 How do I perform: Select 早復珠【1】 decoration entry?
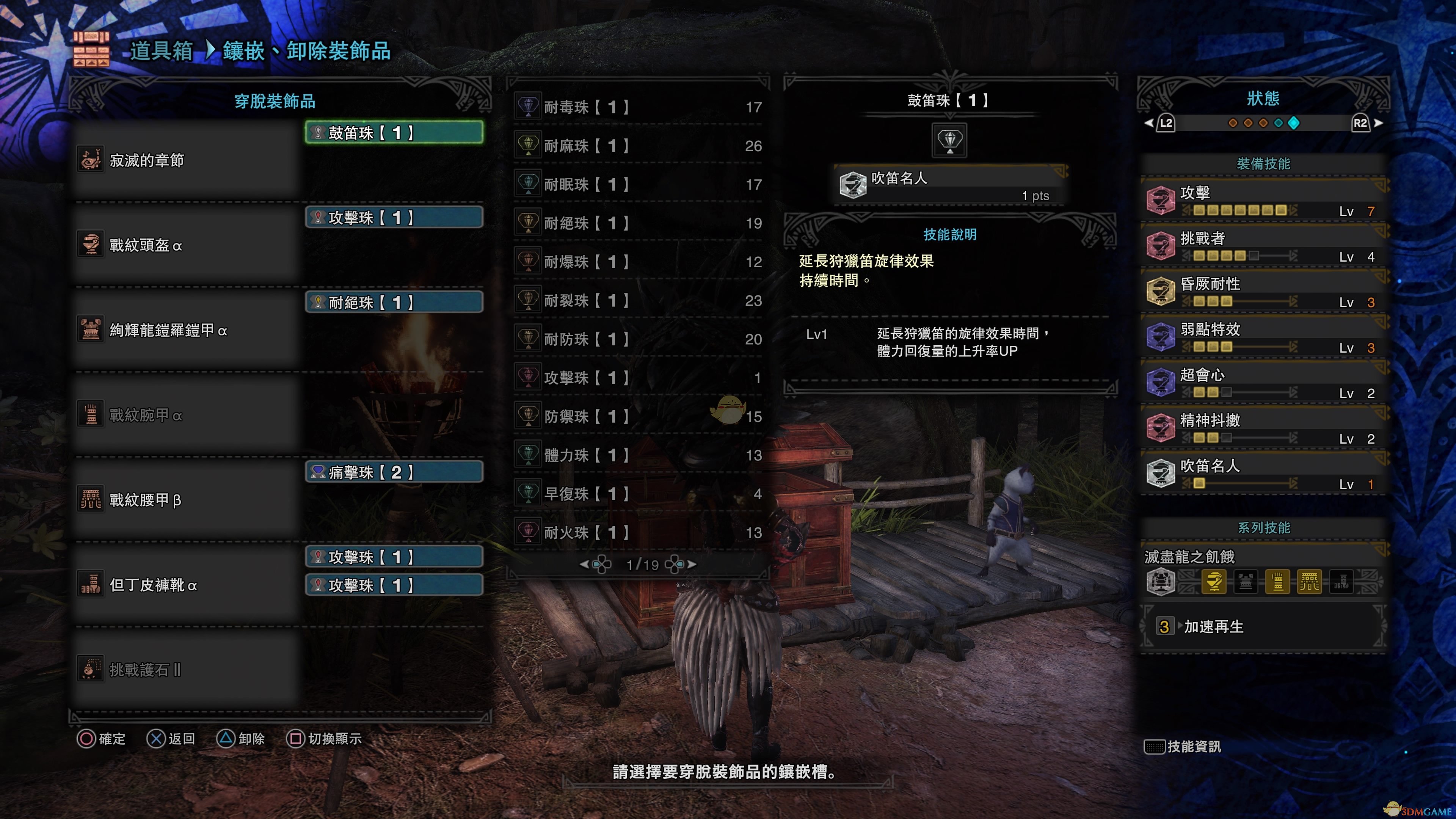pyautogui.click(x=639, y=493)
